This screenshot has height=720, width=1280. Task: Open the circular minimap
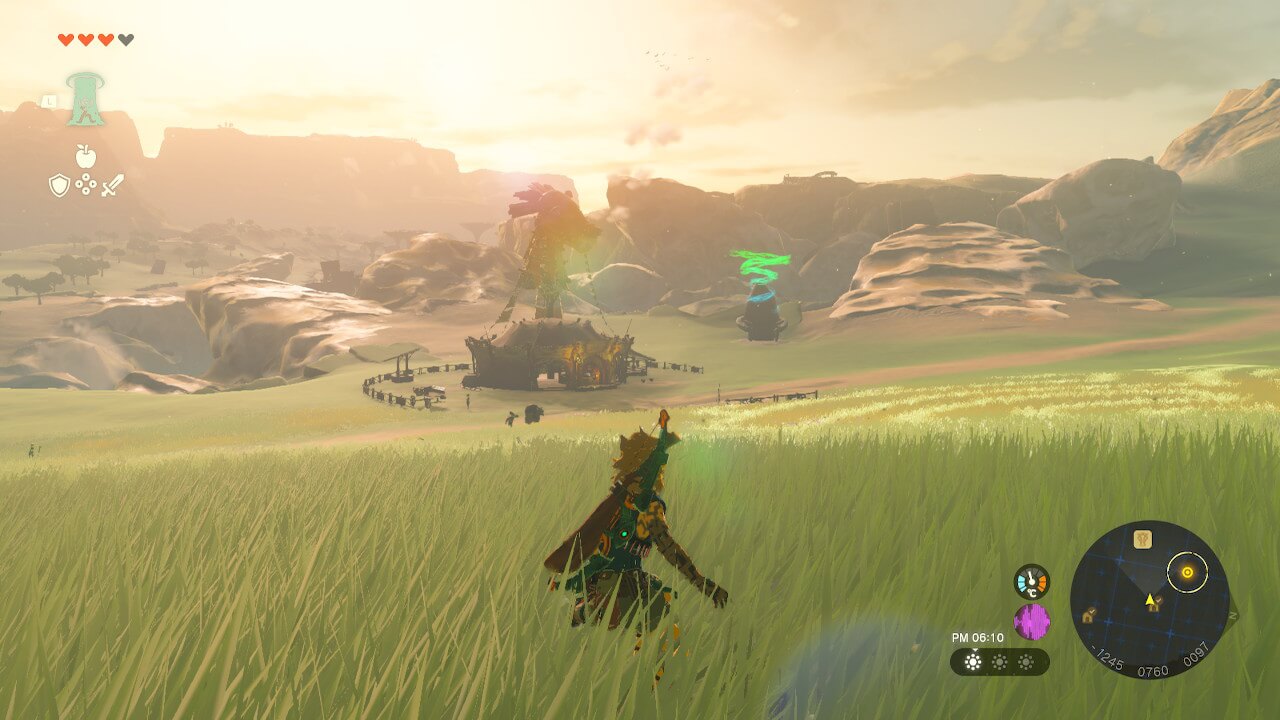click(1149, 599)
